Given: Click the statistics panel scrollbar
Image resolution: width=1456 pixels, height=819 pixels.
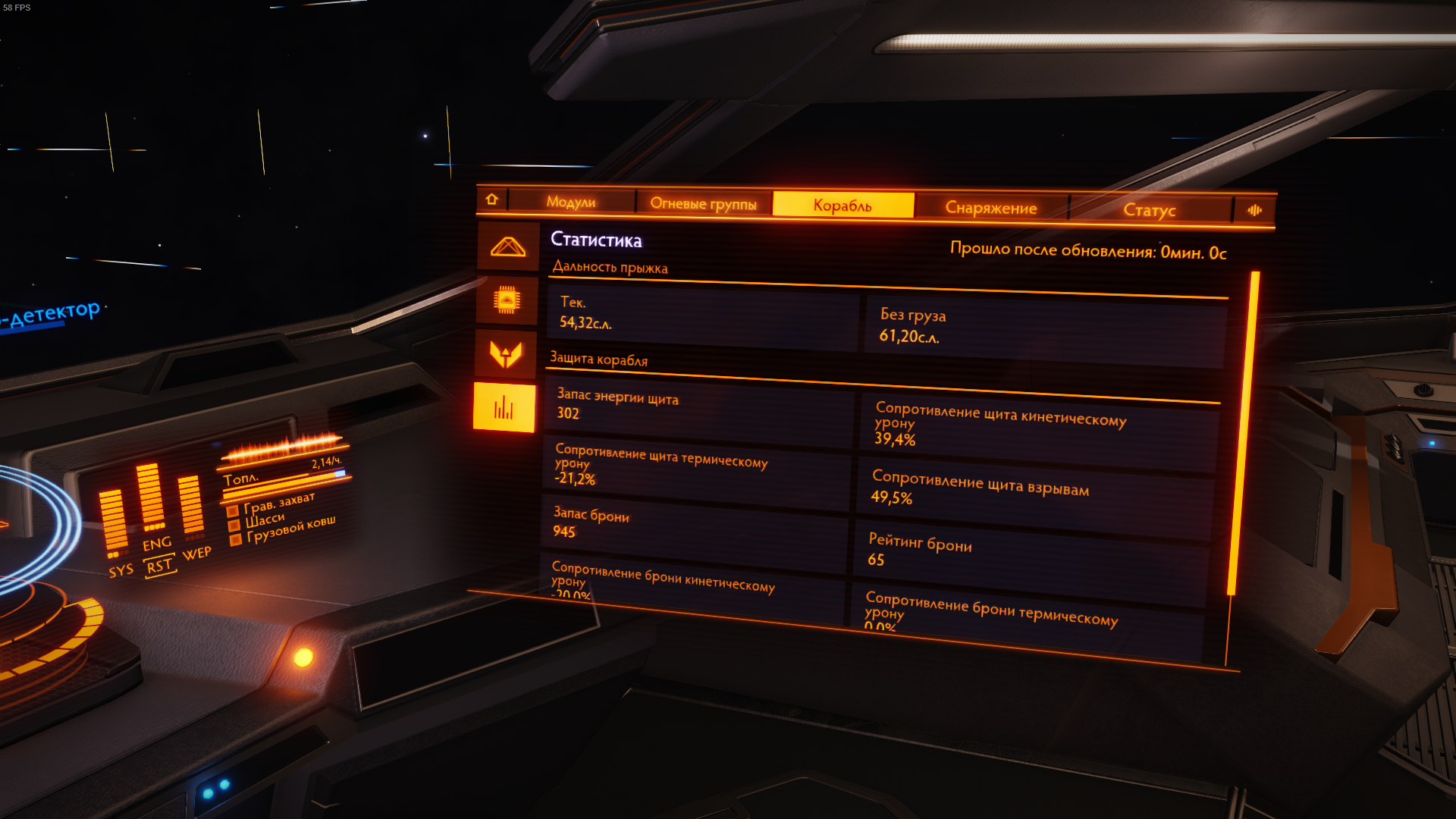Looking at the screenshot, I should [x=1243, y=432].
